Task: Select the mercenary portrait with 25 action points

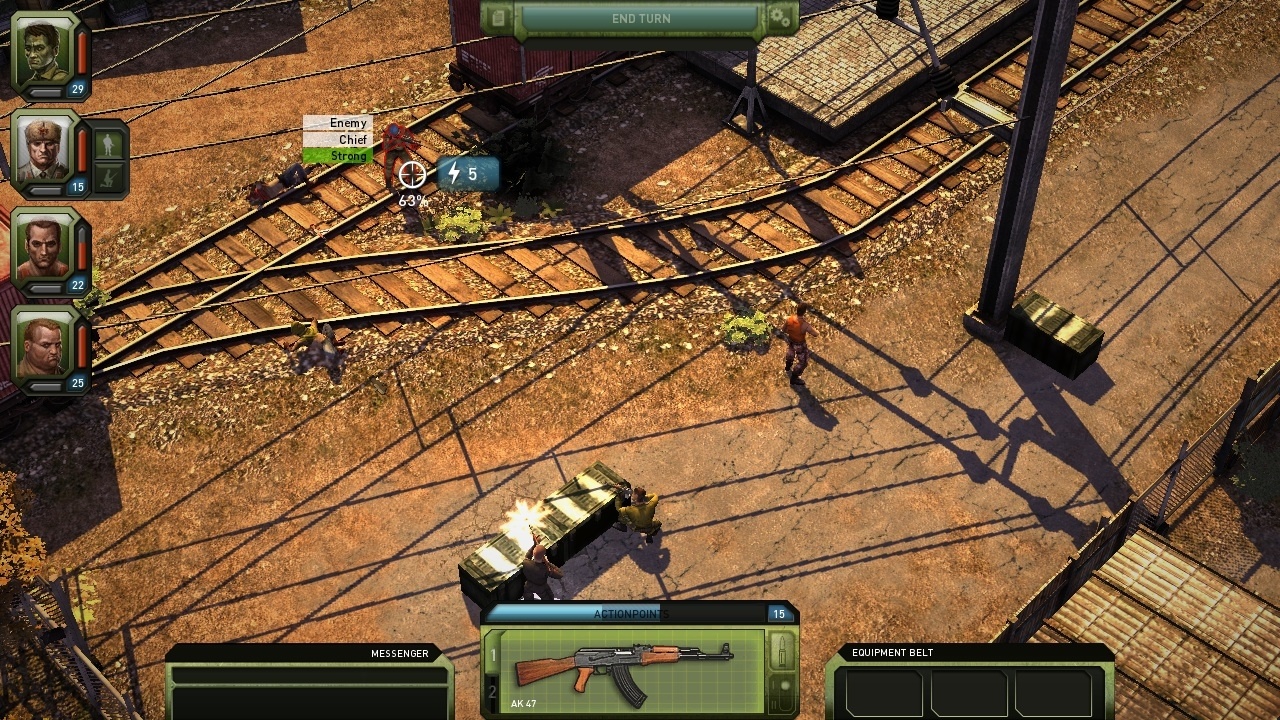Action: (x=45, y=345)
